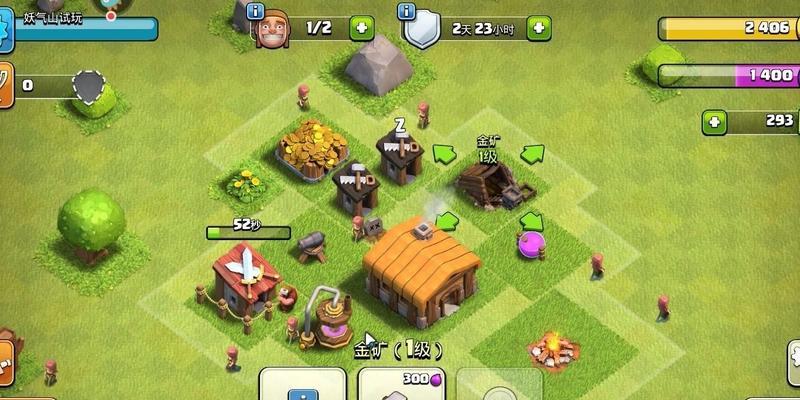Tap the builder face icon
This screenshot has height=400, width=800.
coord(272,30)
